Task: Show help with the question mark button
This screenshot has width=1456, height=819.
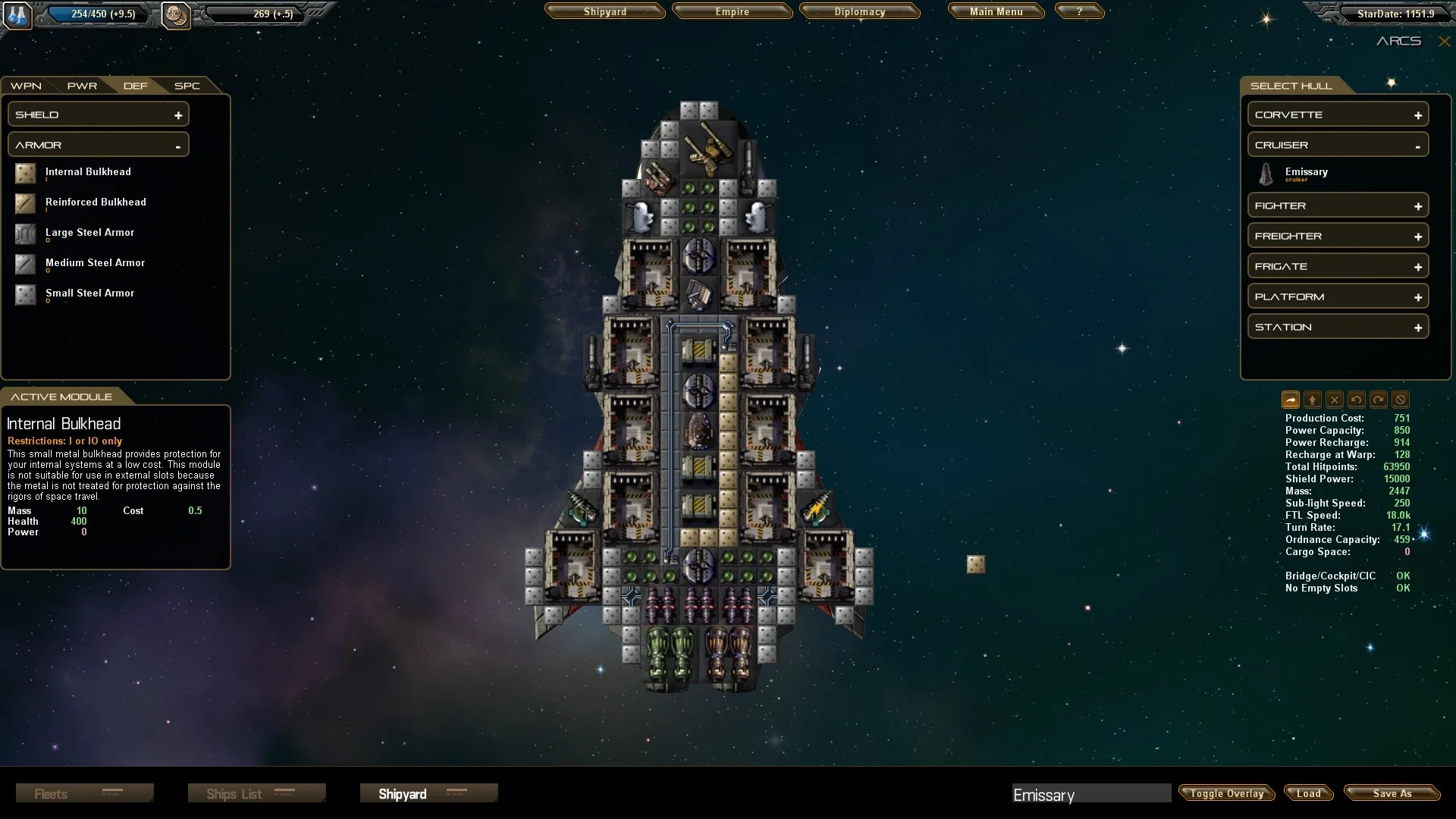Action: pos(1079,12)
